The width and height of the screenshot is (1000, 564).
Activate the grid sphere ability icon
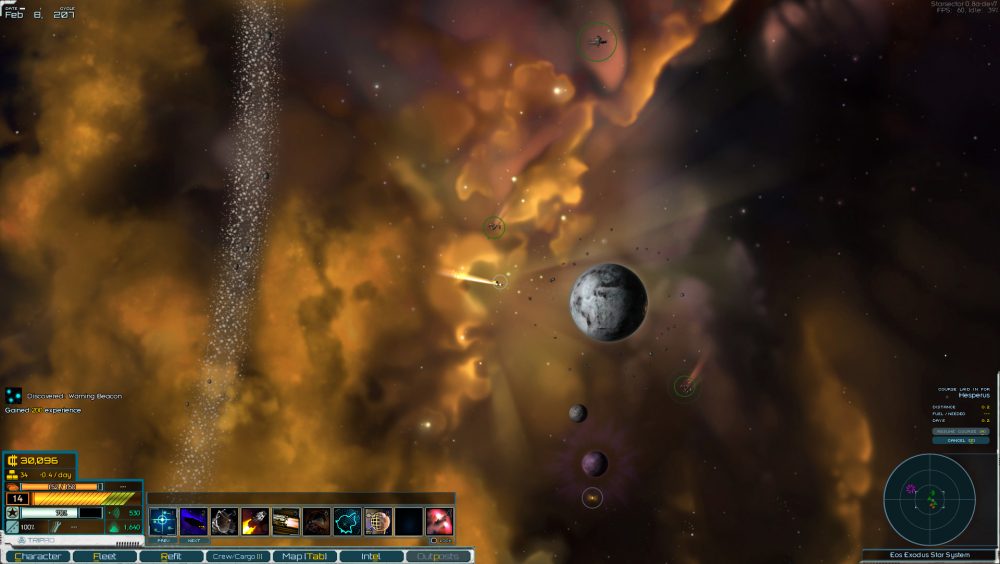tap(378, 521)
